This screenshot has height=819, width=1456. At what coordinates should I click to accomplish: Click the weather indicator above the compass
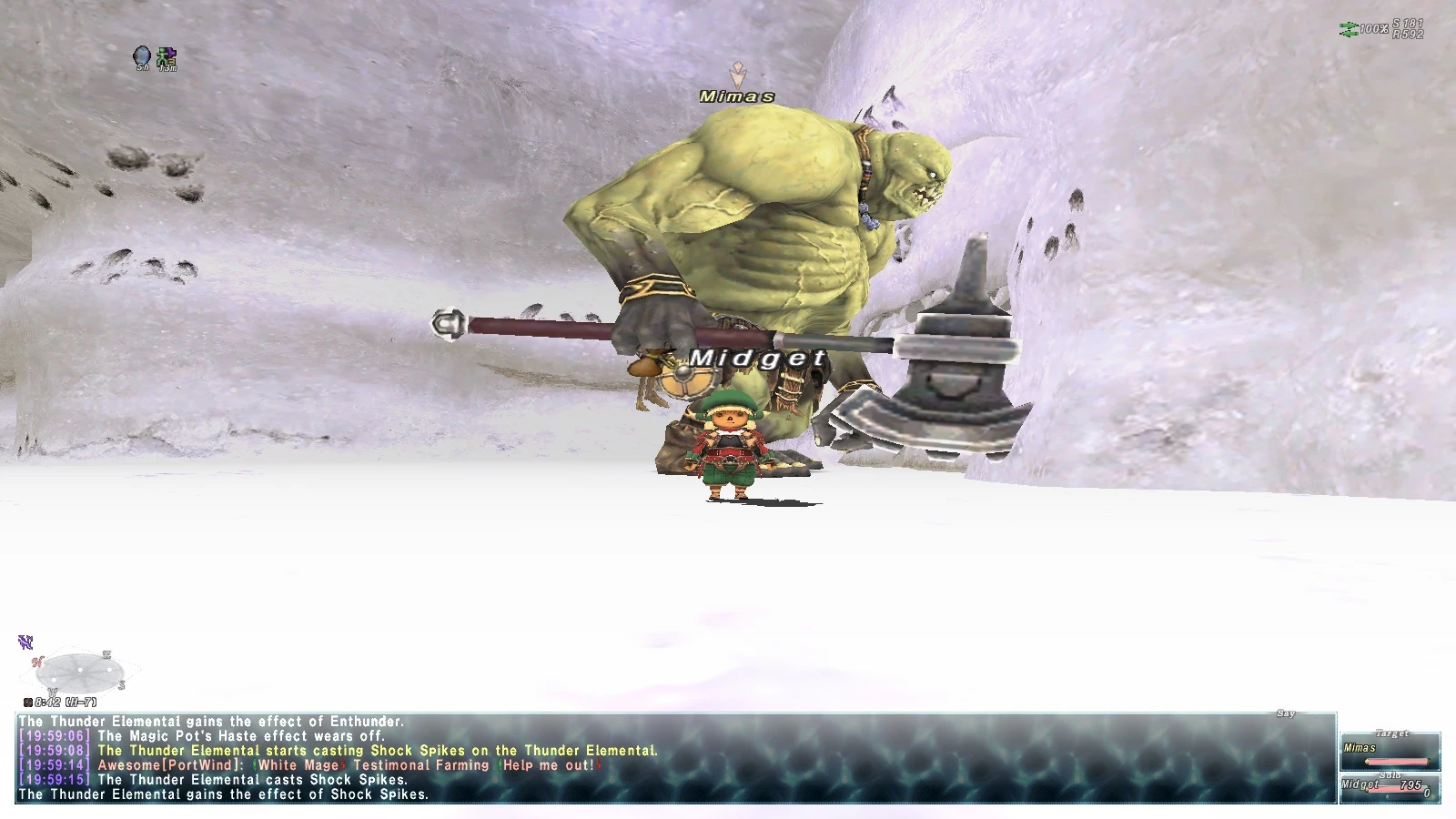pyautogui.click(x=25, y=642)
